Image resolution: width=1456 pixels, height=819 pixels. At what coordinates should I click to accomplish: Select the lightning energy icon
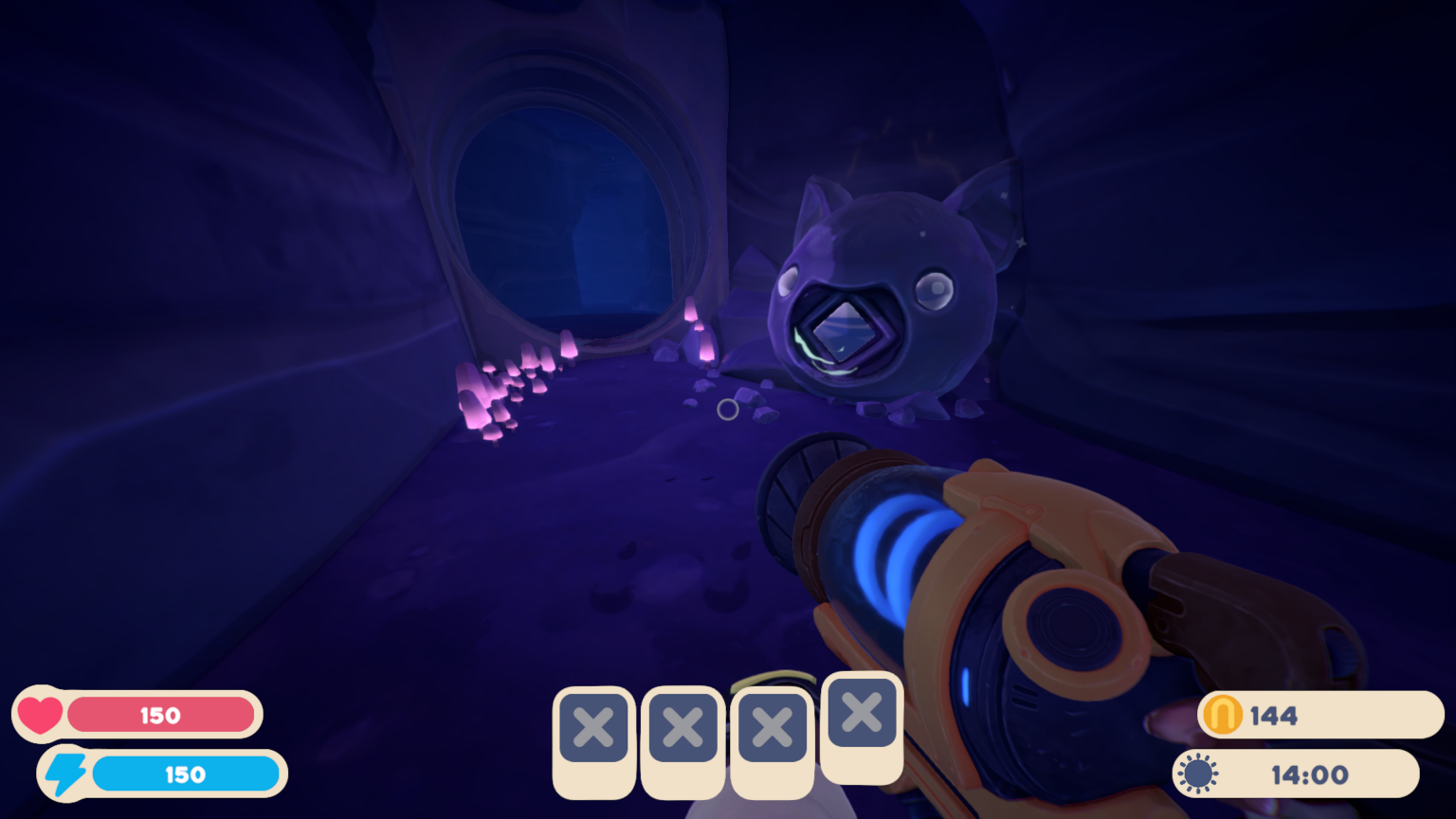[x=67, y=773]
